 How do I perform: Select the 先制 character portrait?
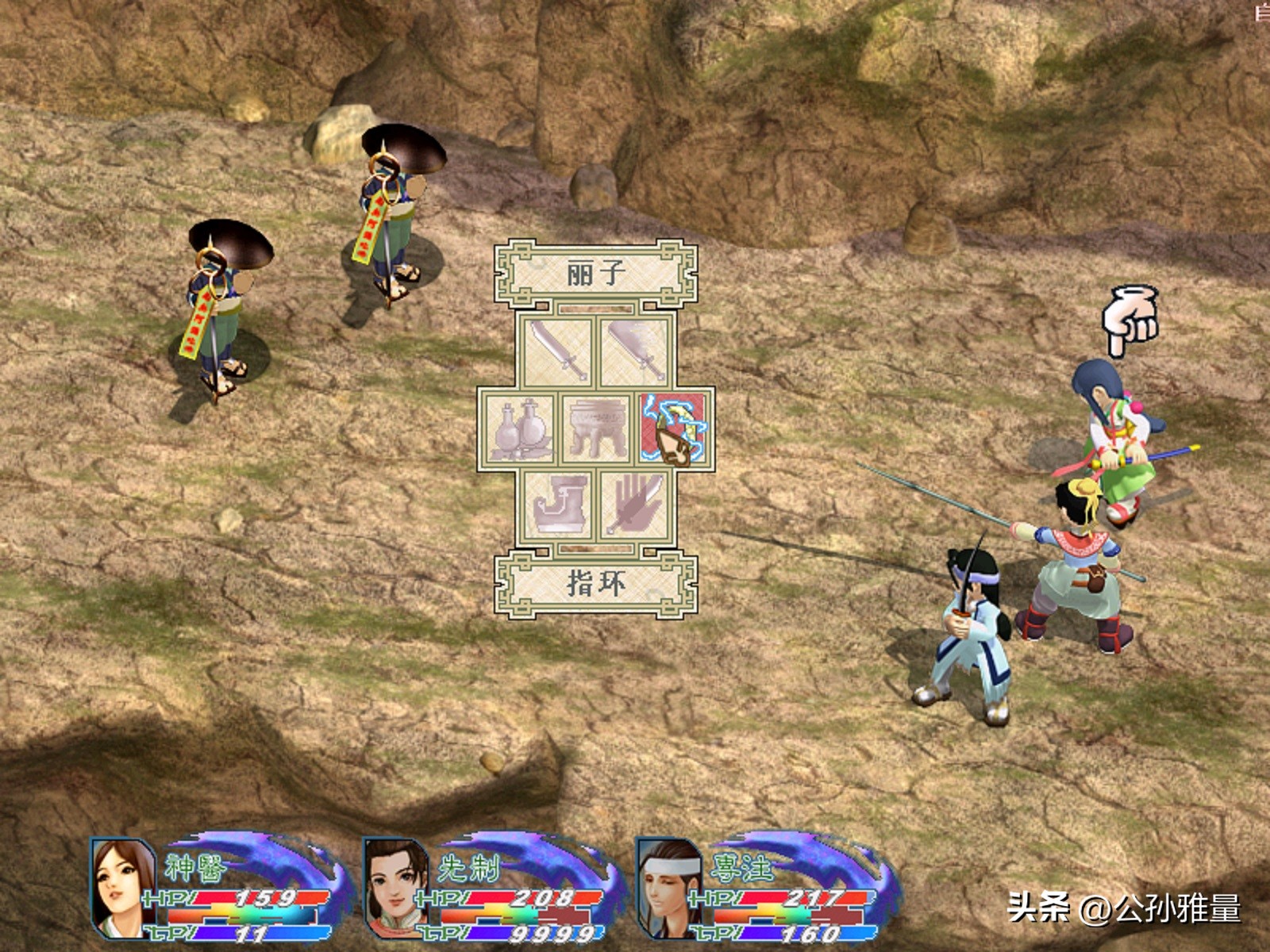[x=396, y=889]
